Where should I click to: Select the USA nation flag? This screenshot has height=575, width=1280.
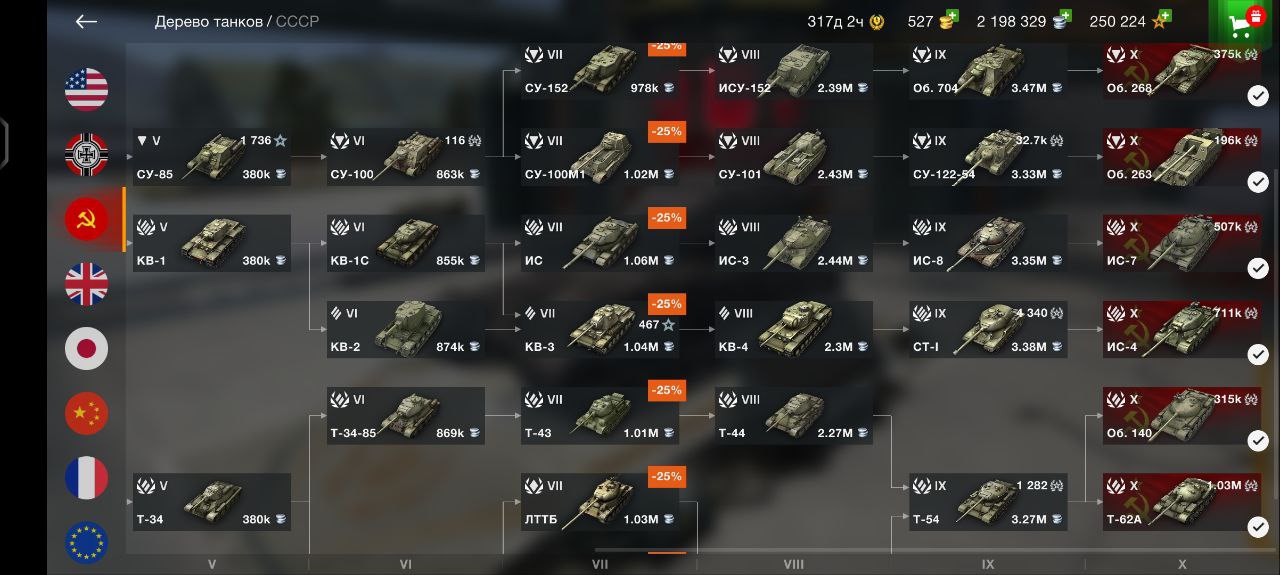pyautogui.click(x=87, y=90)
